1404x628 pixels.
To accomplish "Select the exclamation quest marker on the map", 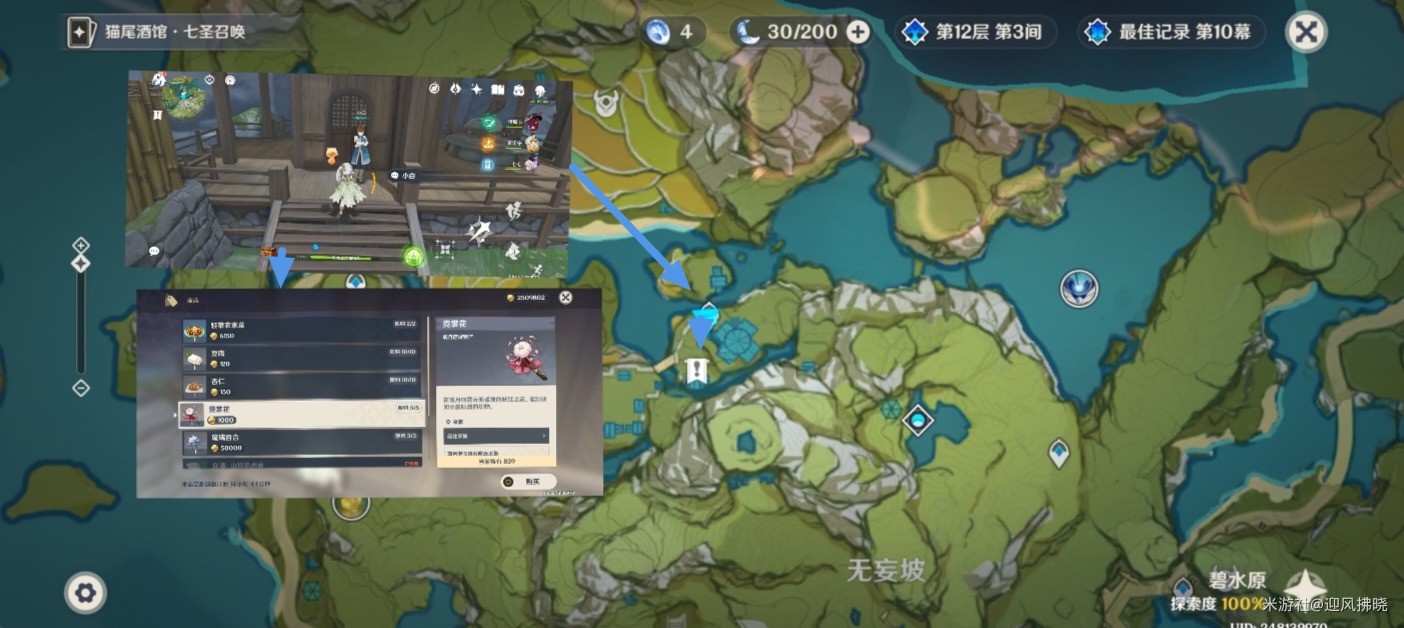I will click(x=696, y=372).
